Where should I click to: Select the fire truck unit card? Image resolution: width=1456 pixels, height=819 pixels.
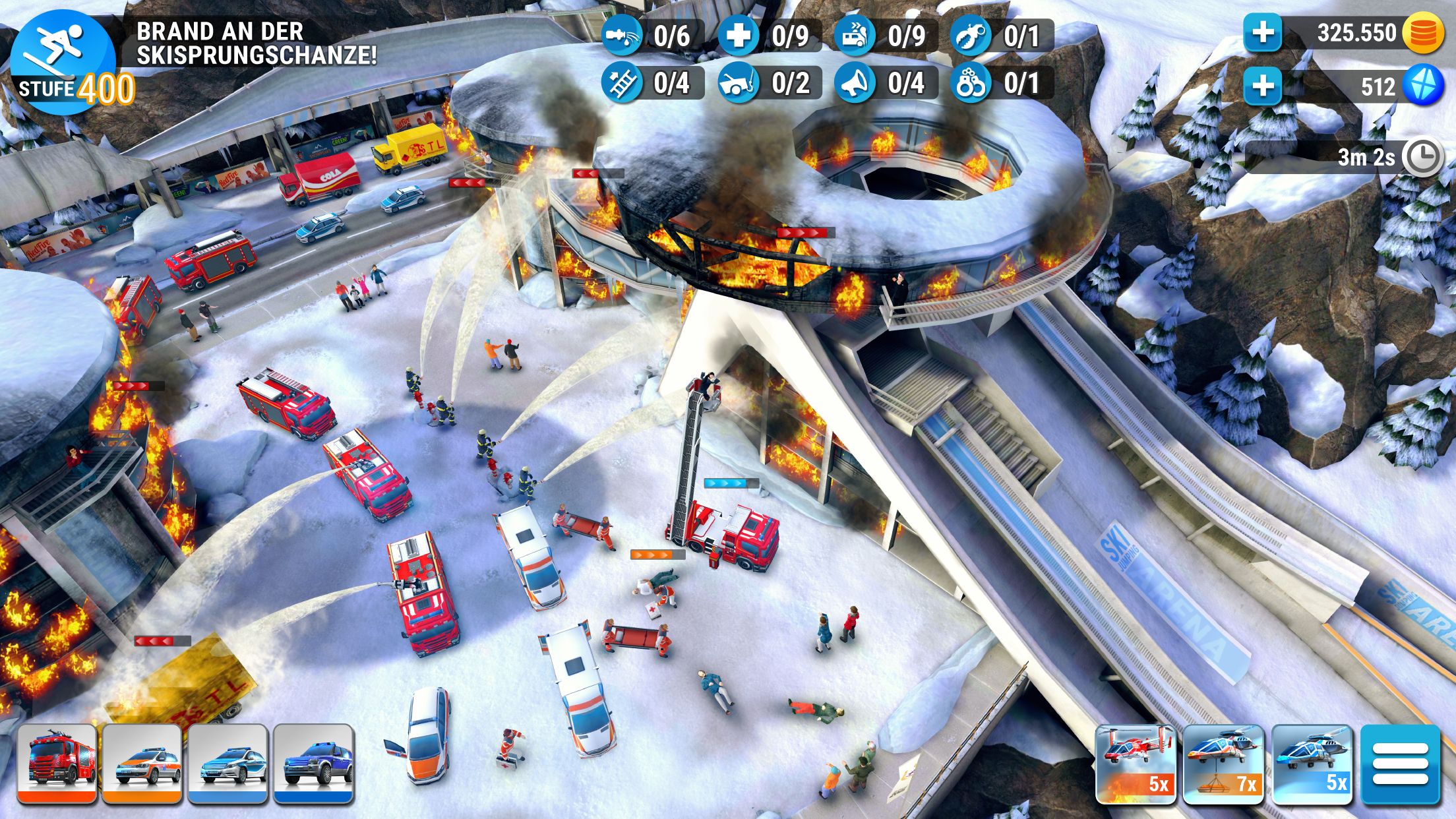[57, 764]
